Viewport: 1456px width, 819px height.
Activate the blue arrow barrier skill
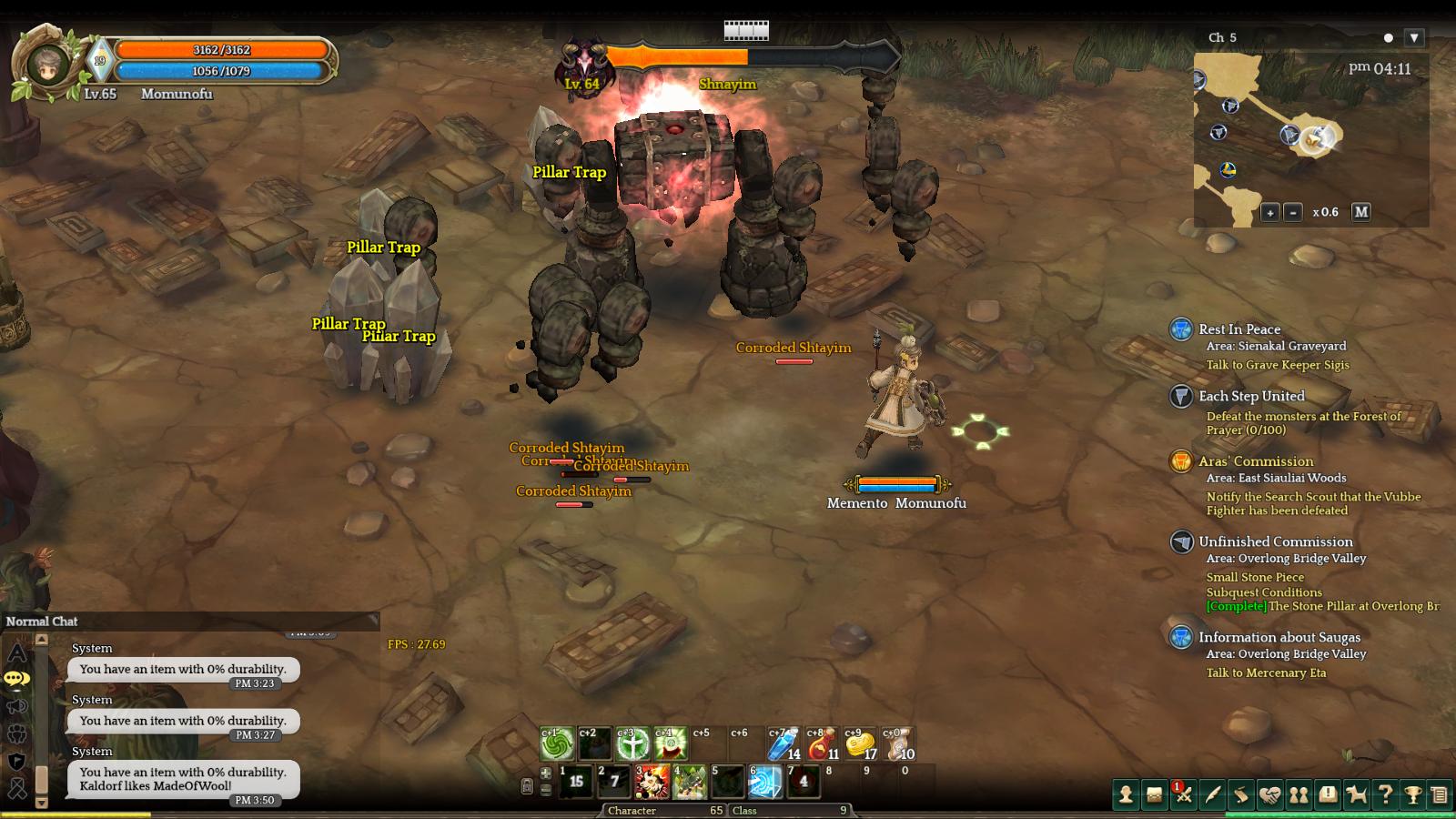tap(764, 782)
